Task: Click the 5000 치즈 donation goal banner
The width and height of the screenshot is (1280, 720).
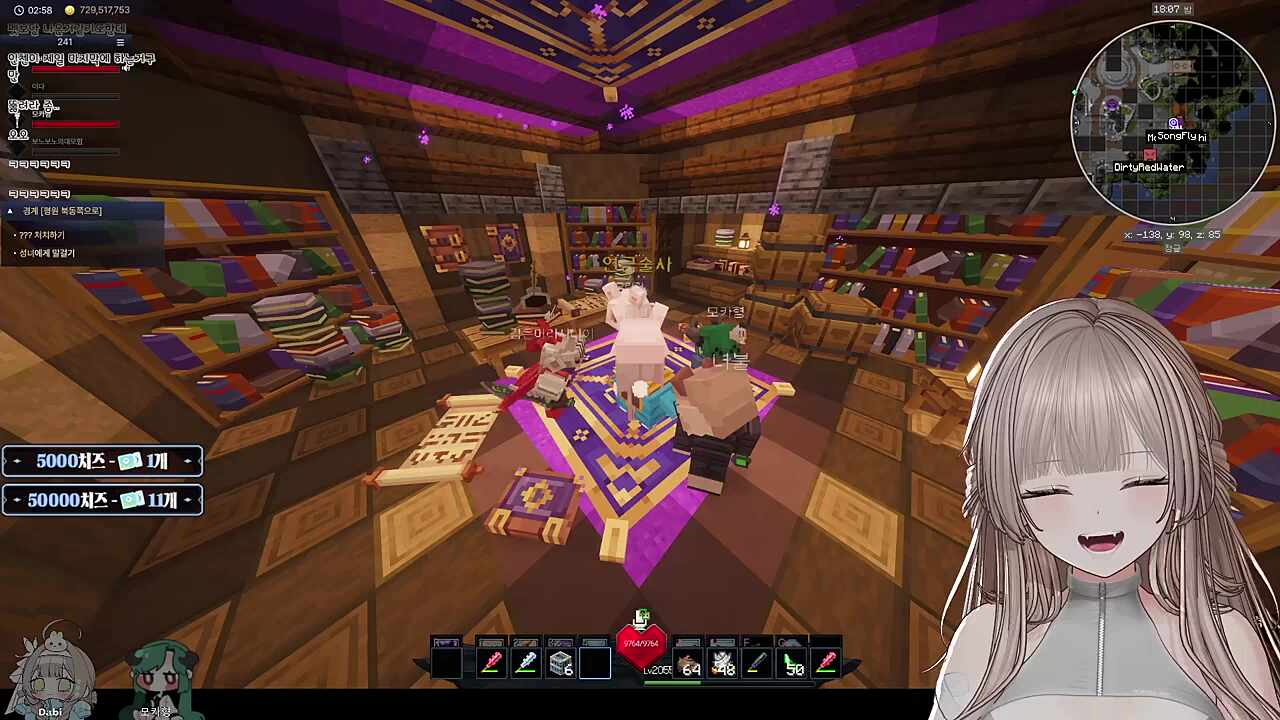Action: click(x=102, y=461)
